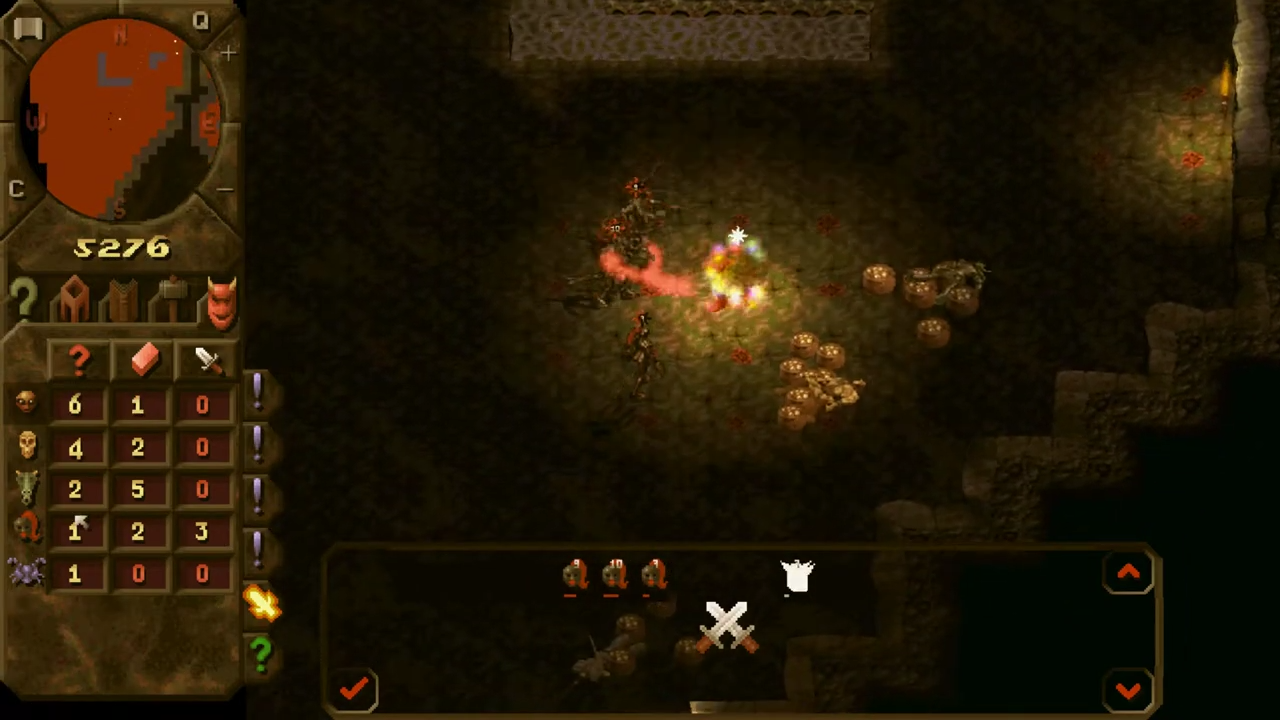1280x720 pixels.
Task: Click the plus to zoom the minimap
Action: click(x=228, y=53)
